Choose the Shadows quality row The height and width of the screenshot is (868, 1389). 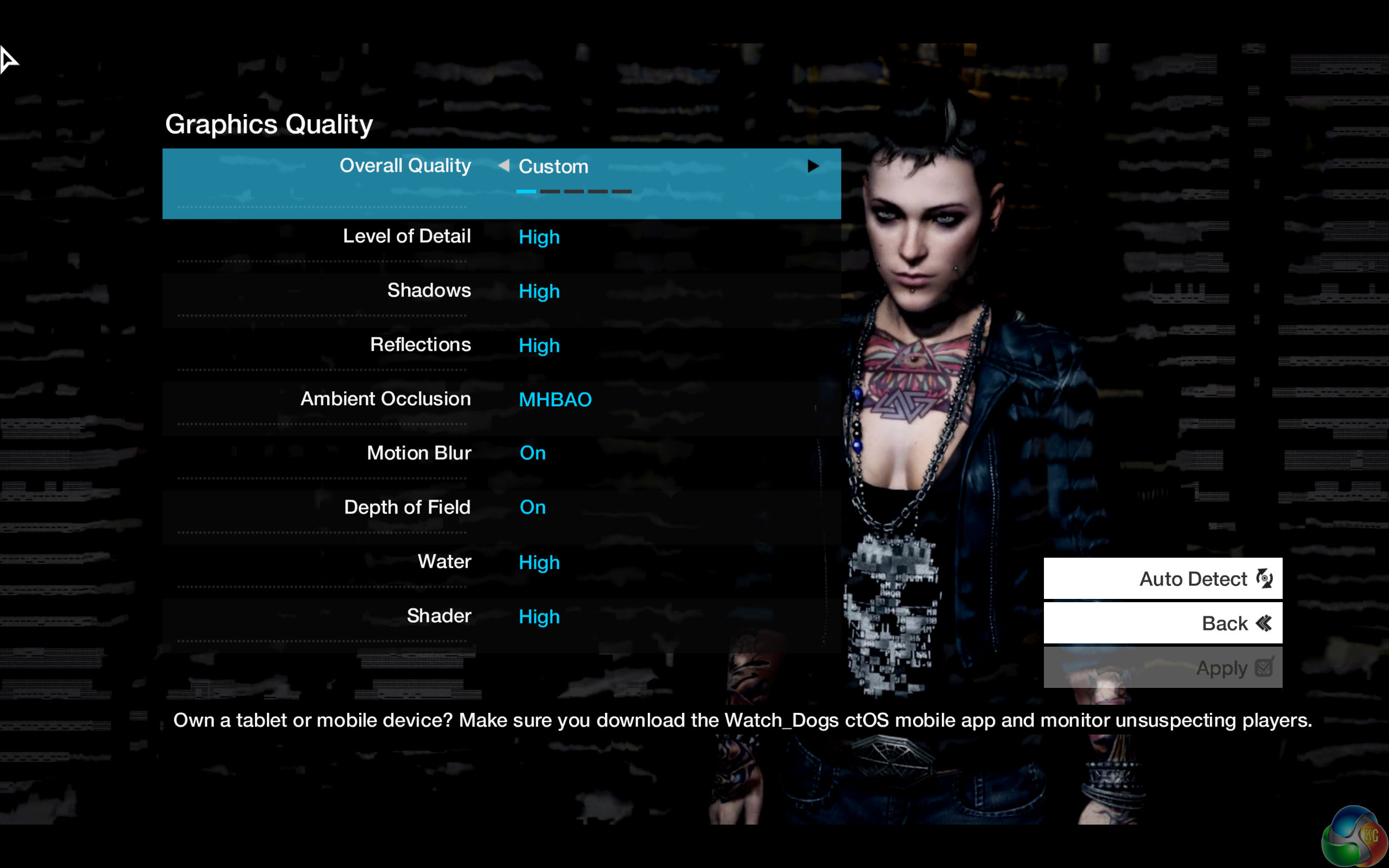(501, 291)
